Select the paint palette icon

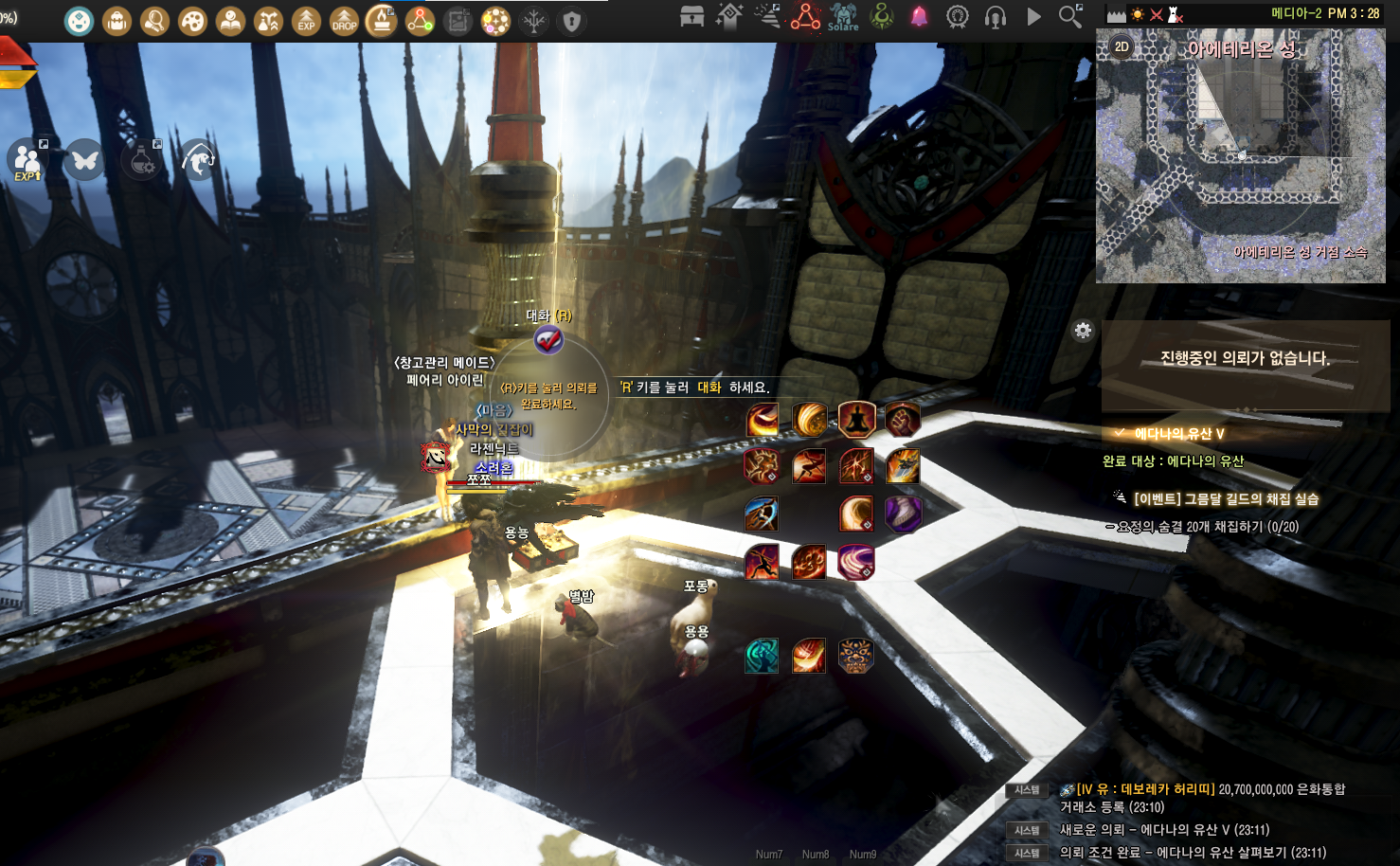(192, 21)
